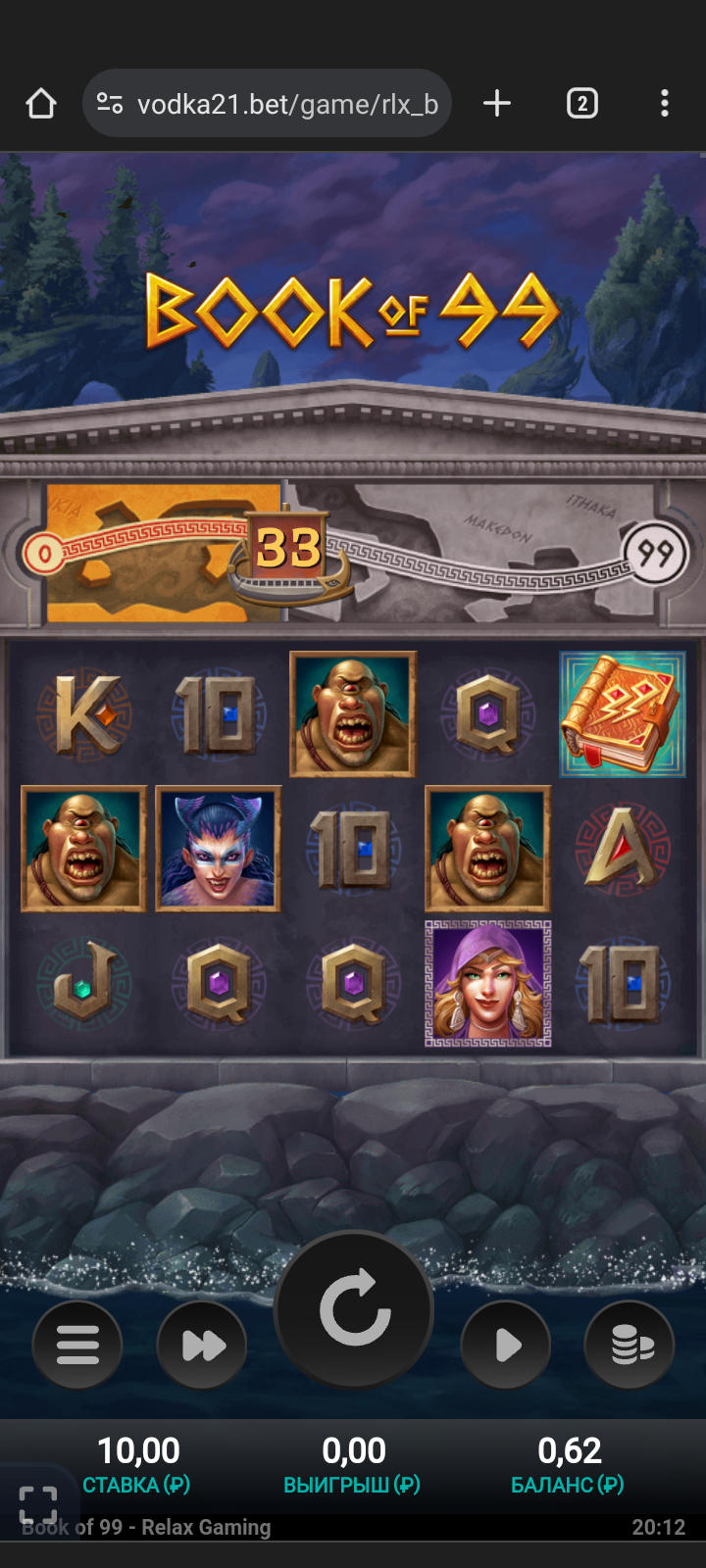Activate the fast-forward turbo spin button
The width and height of the screenshot is (706, 1568).
[x=203, y=1345]
